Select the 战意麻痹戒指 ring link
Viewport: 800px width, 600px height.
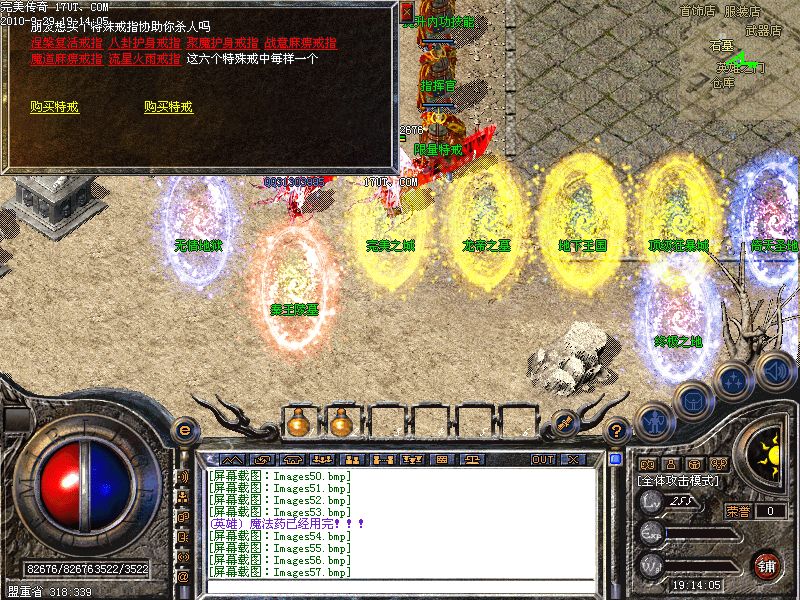tap(300, 43)
